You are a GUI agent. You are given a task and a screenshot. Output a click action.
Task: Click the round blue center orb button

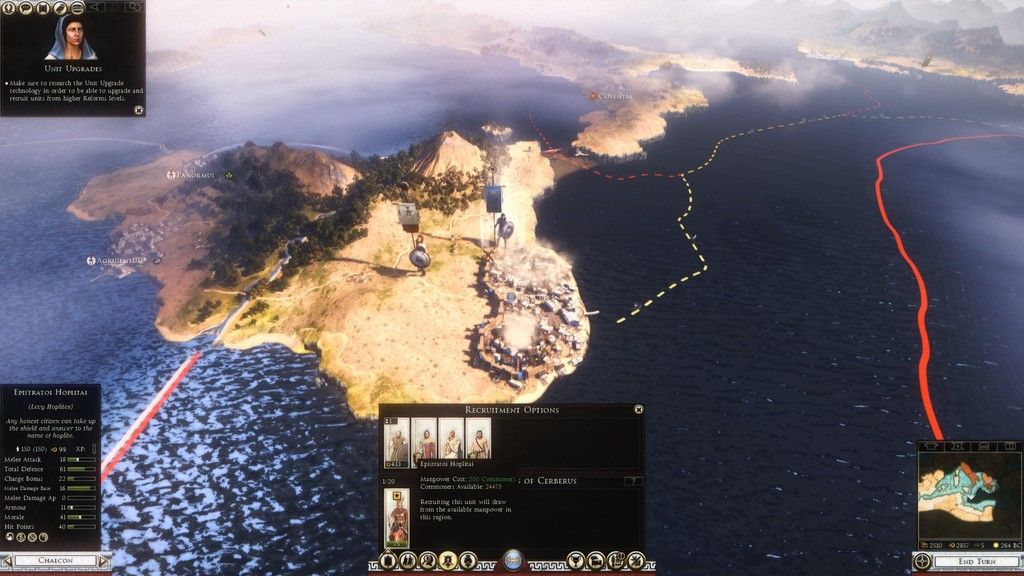click(x=511, y=560)
